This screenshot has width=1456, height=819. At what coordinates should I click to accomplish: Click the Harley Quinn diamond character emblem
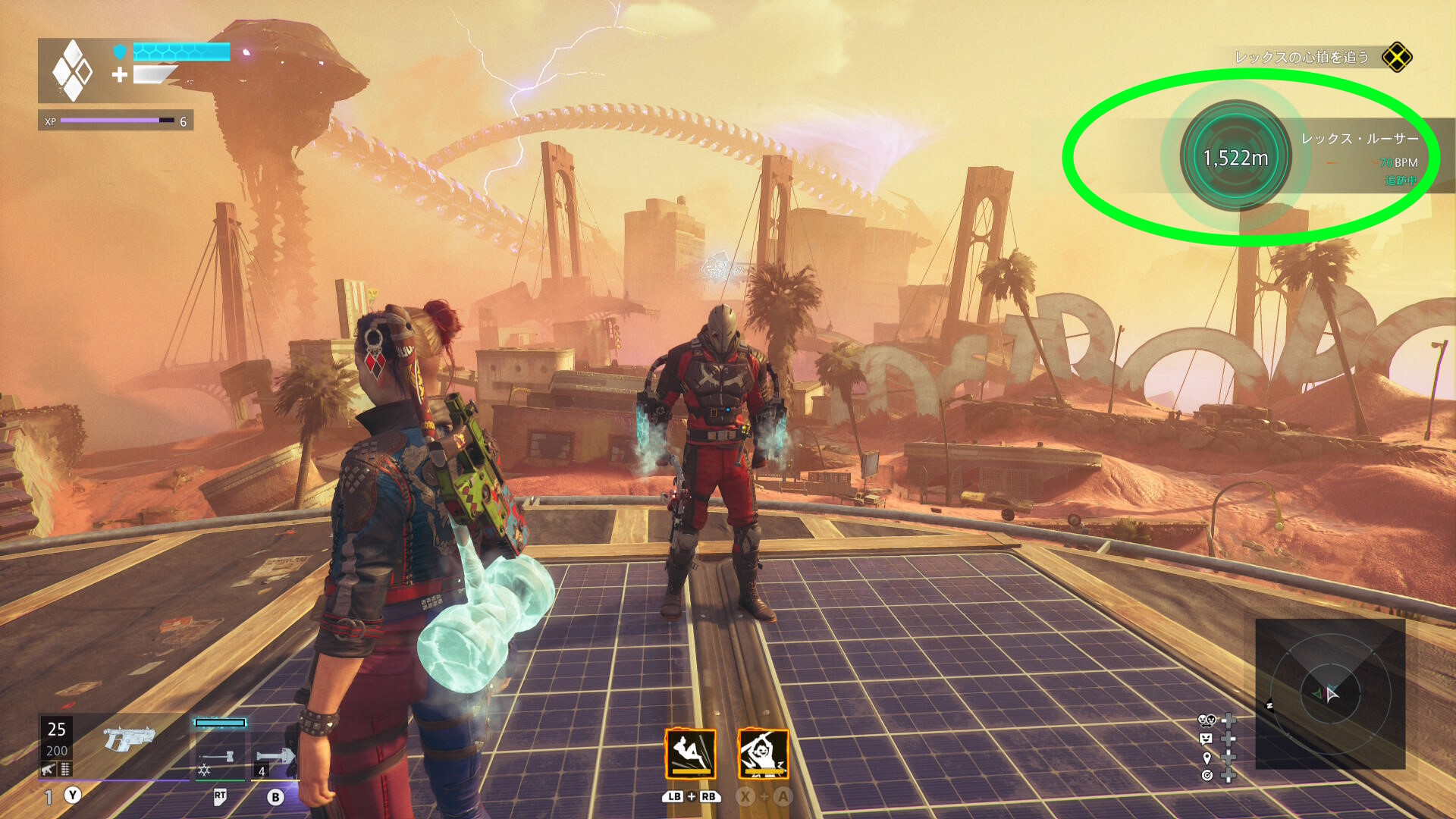(x=72, y=71)
